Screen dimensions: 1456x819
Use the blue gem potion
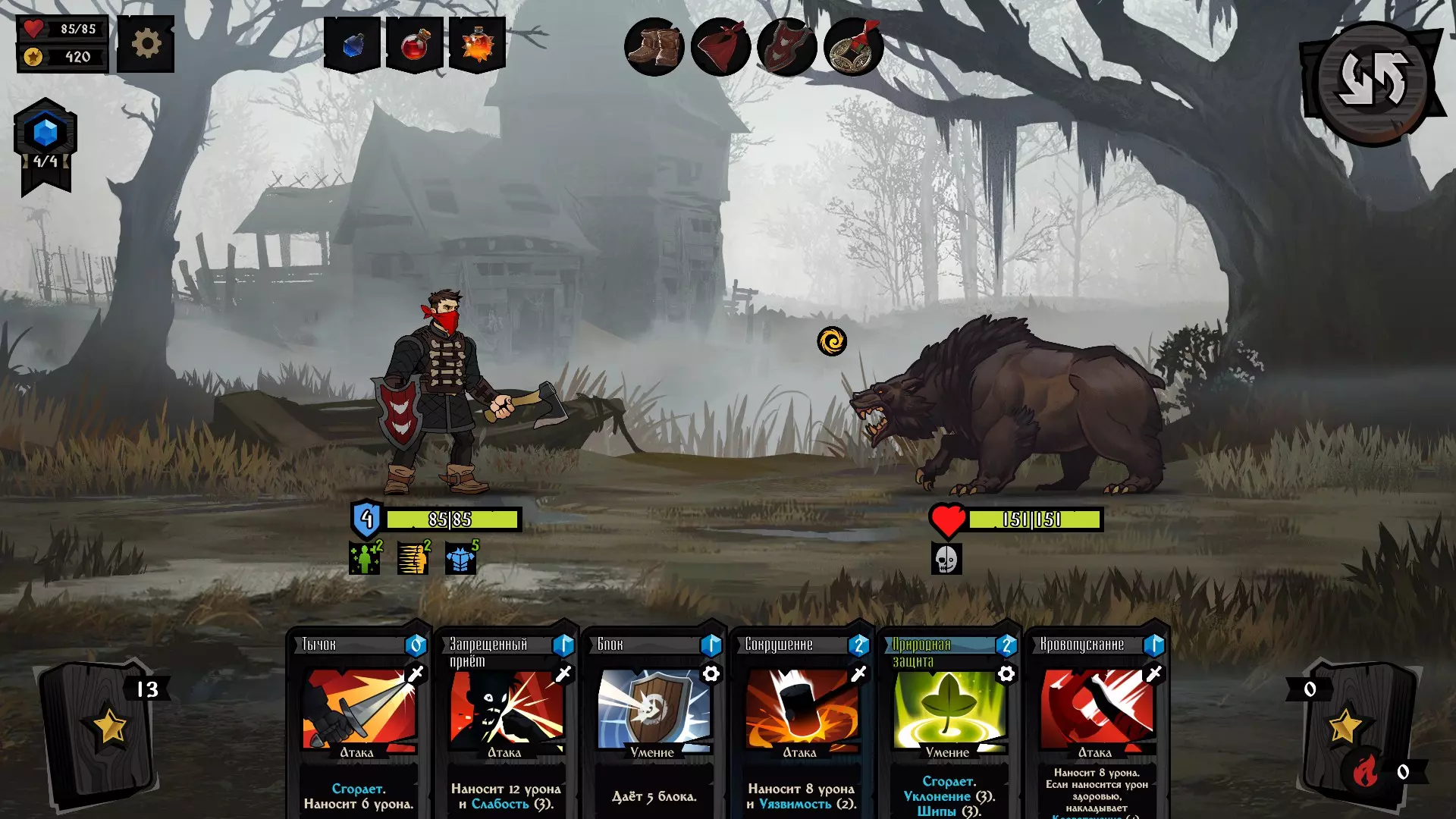[x=352, y=45]
